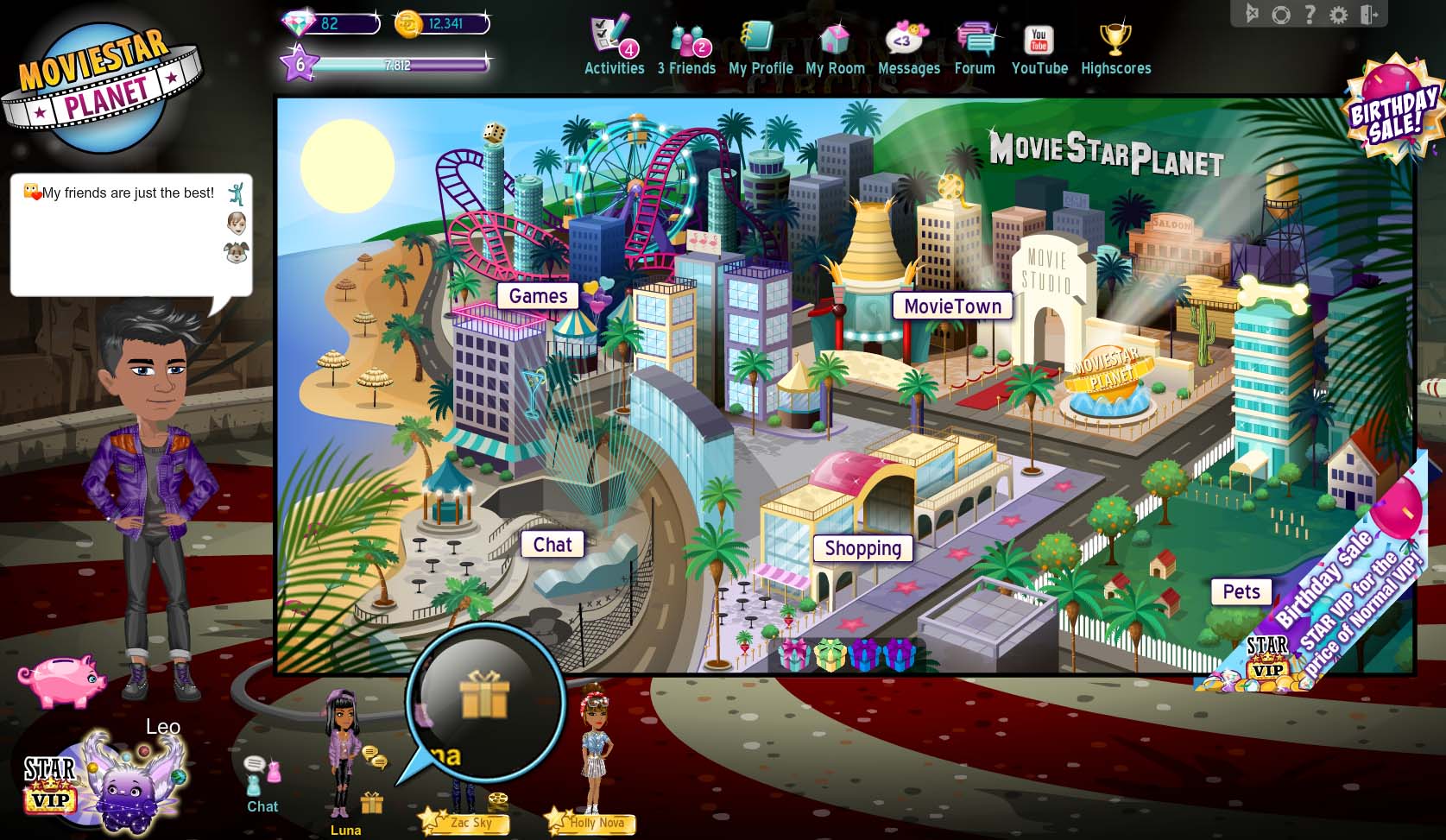Viewport: 1446px width, 840px height.
Task: Go to MovieTown
Action: click(952, 306)
